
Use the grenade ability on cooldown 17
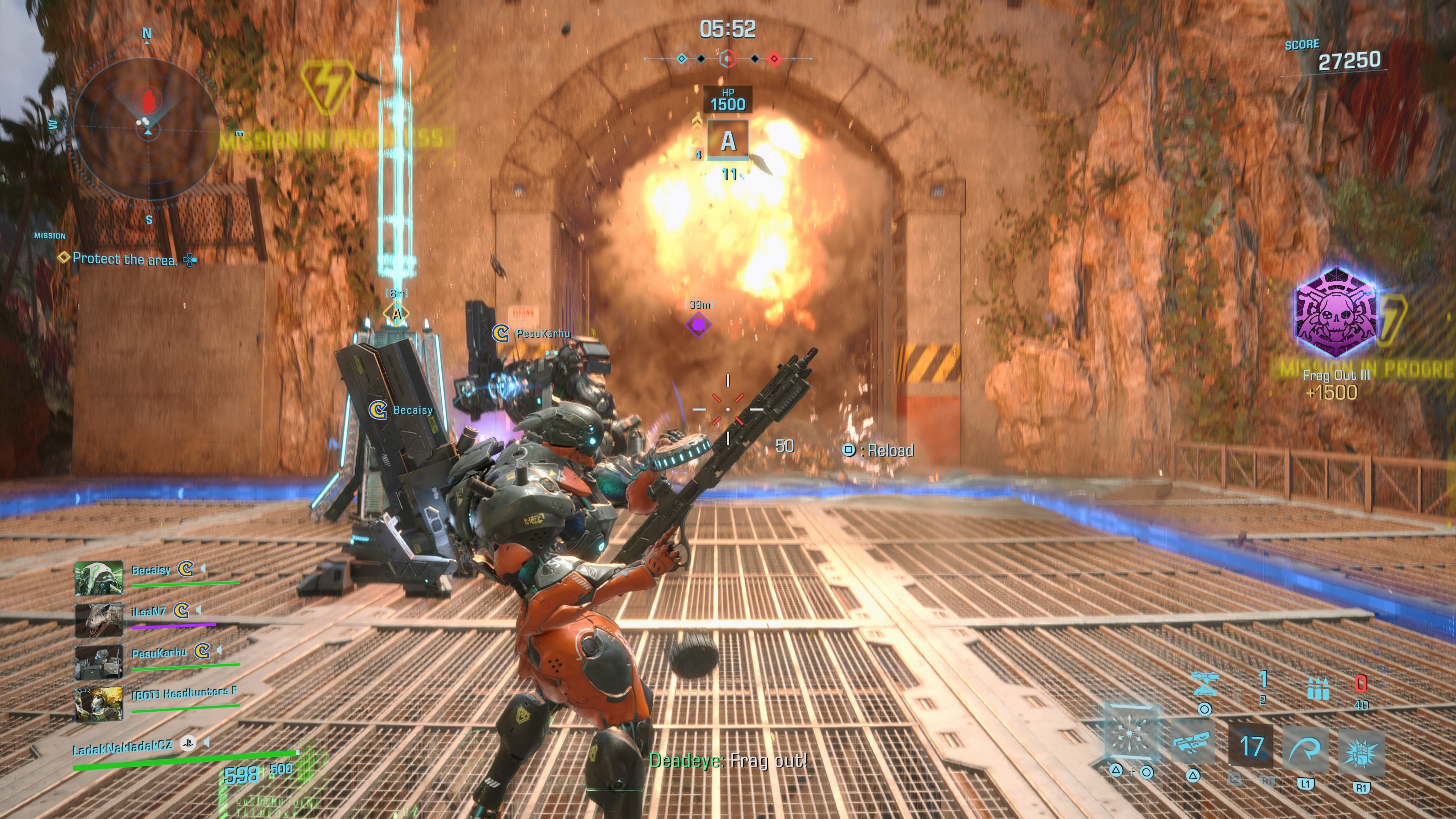(1251, 746)
